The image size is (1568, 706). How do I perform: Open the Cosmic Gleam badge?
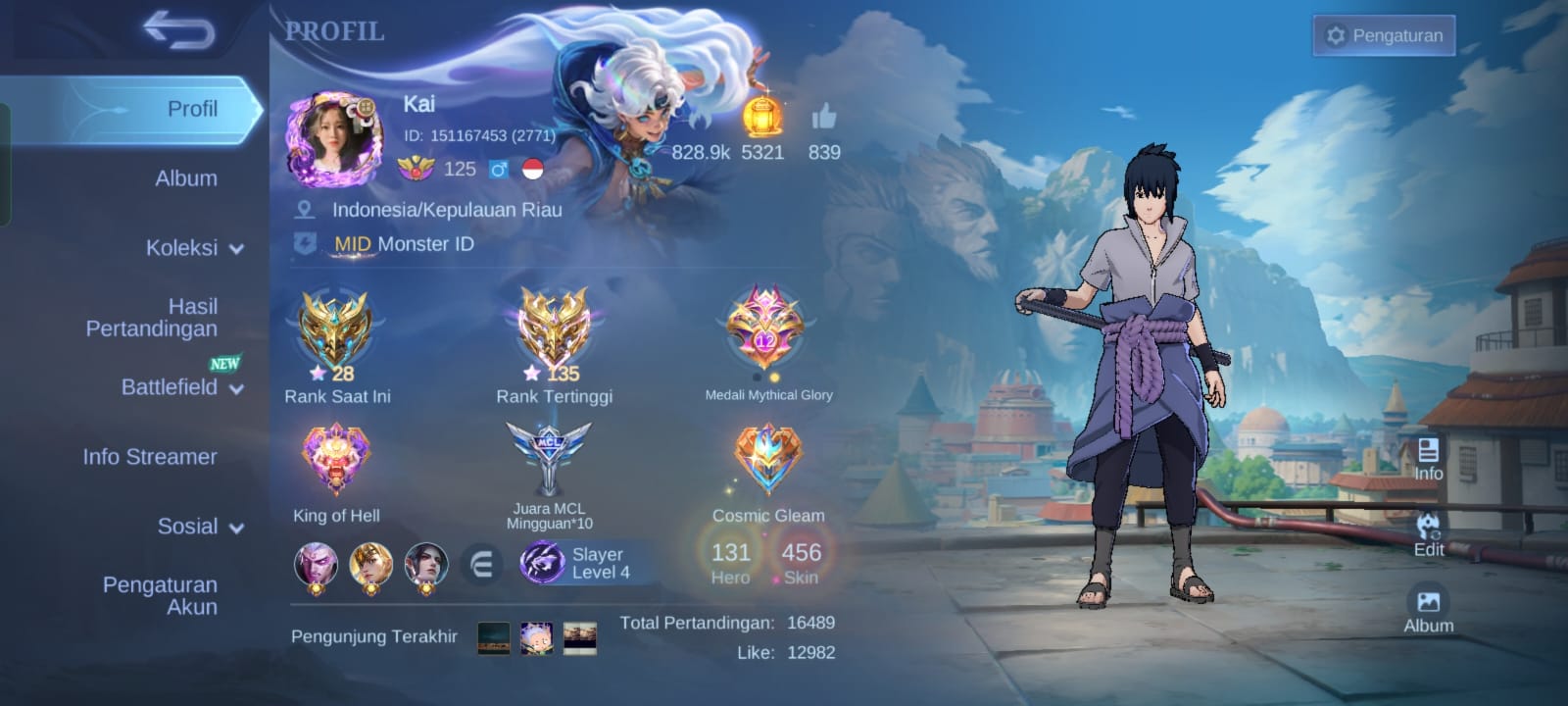768,459
